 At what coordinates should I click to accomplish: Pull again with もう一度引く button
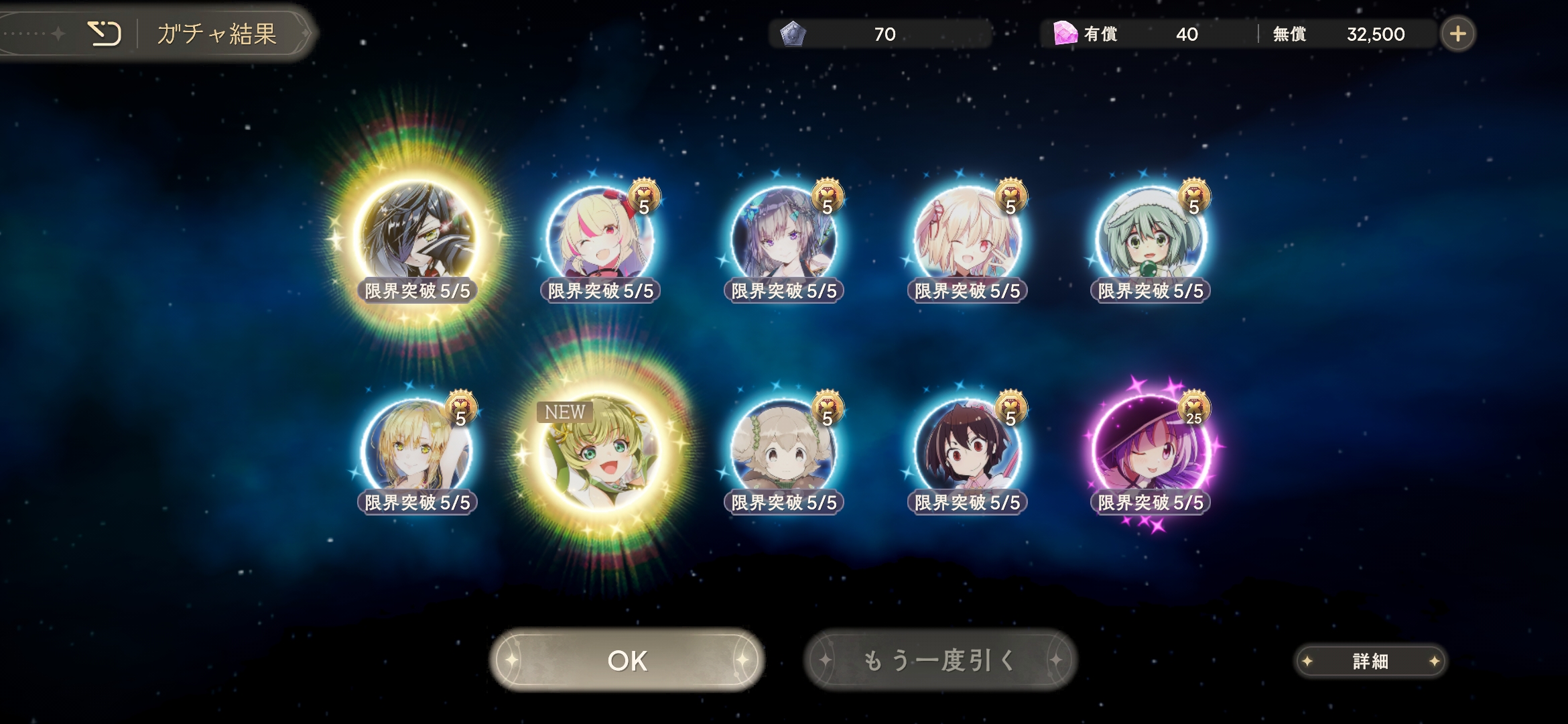940,660
